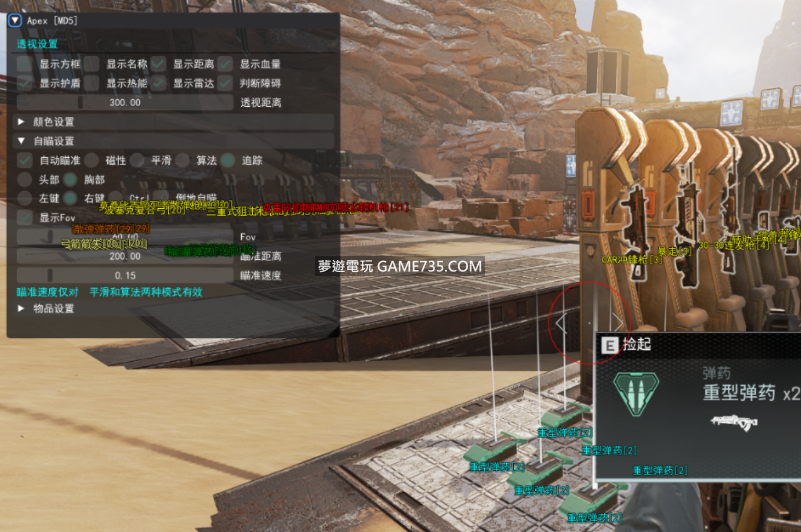This screenshot has width=801, height=532.
Task: Uncheck the 显示距离 option
Action: coord(158,64)
